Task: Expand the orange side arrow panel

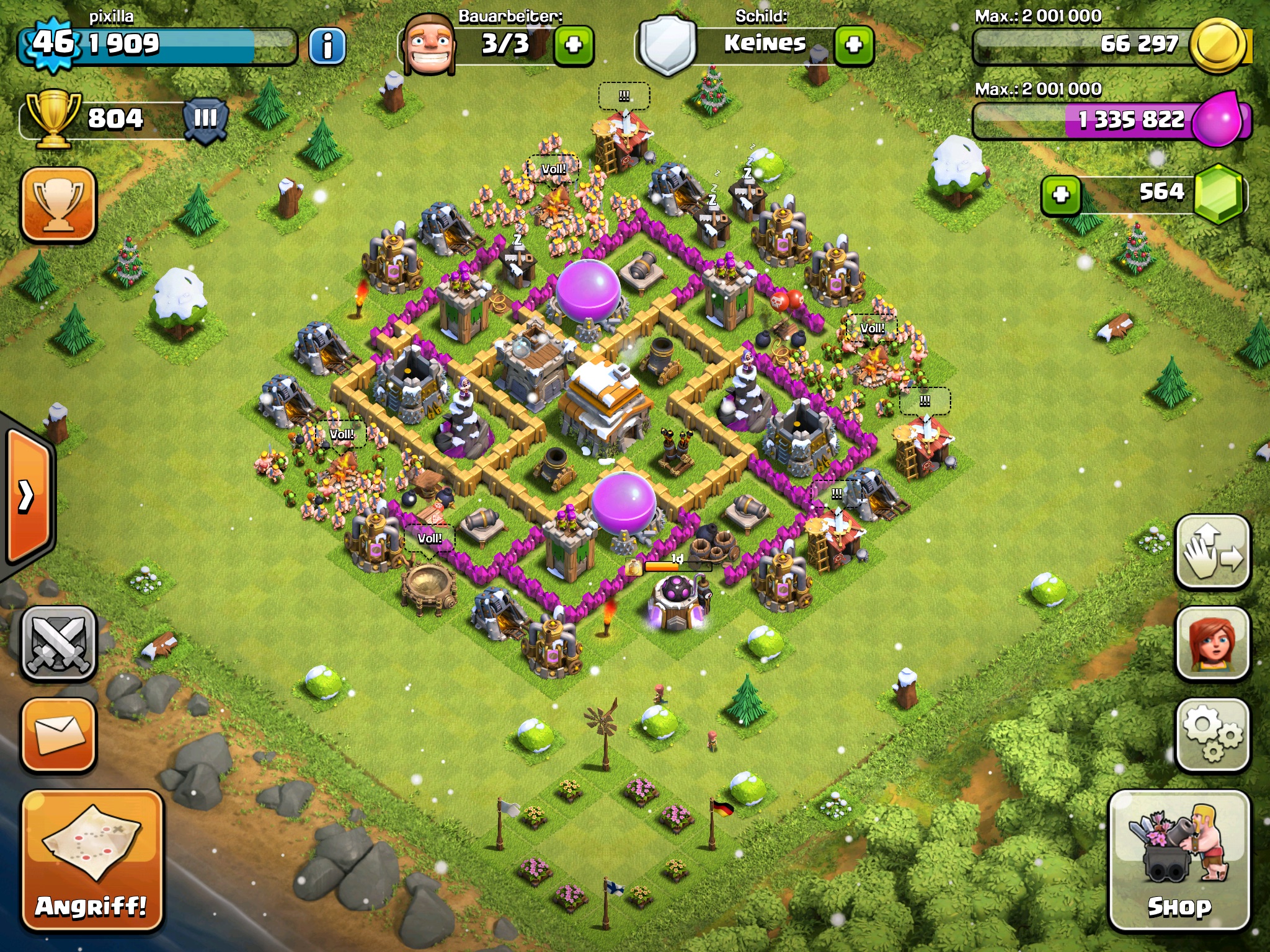Action: [28, 496]
